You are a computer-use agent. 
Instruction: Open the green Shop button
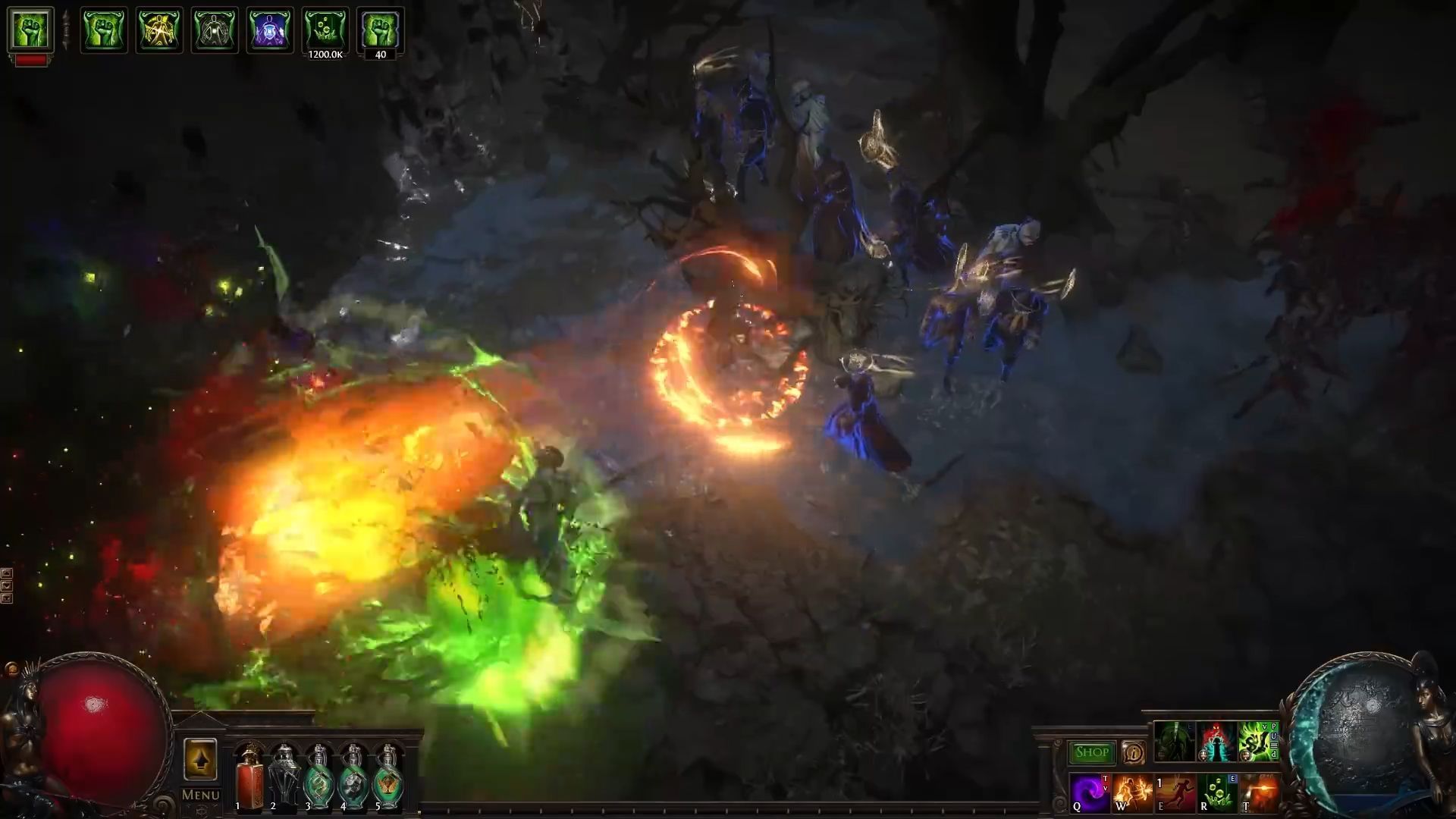click(1091, 752)
